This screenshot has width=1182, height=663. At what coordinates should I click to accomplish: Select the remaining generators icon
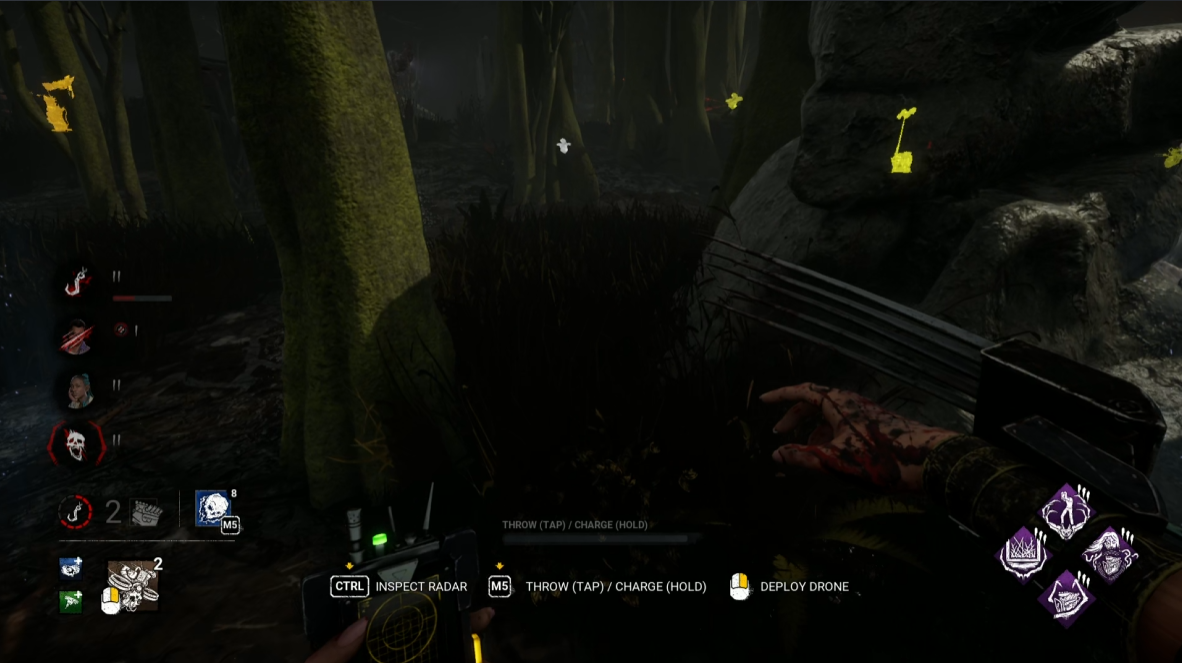click(144, 512)
